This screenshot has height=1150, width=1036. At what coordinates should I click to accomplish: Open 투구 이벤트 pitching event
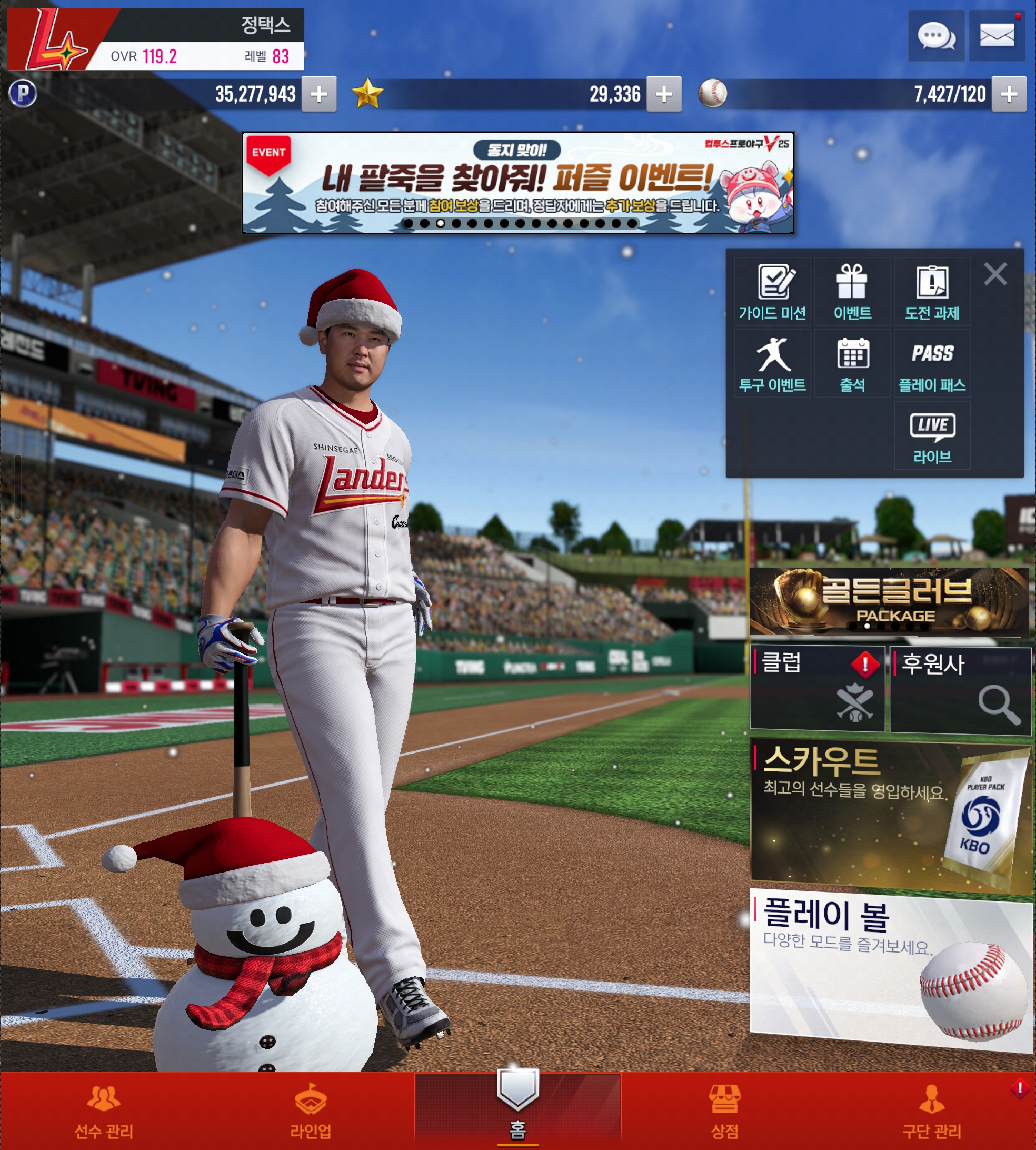[772, 364]
